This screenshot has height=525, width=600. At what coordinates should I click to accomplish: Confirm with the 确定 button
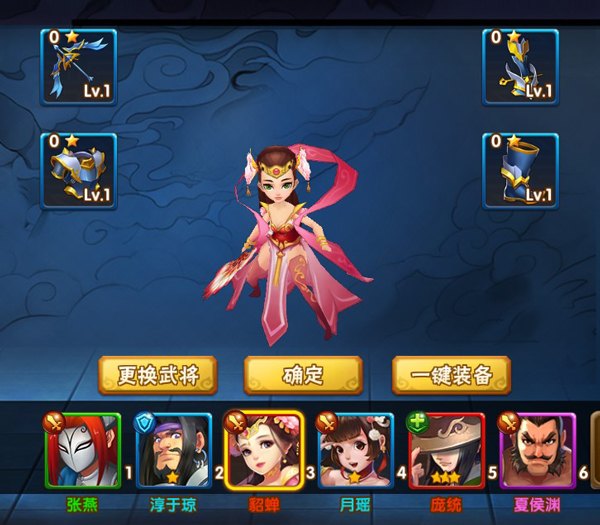(x=303, y=376)
